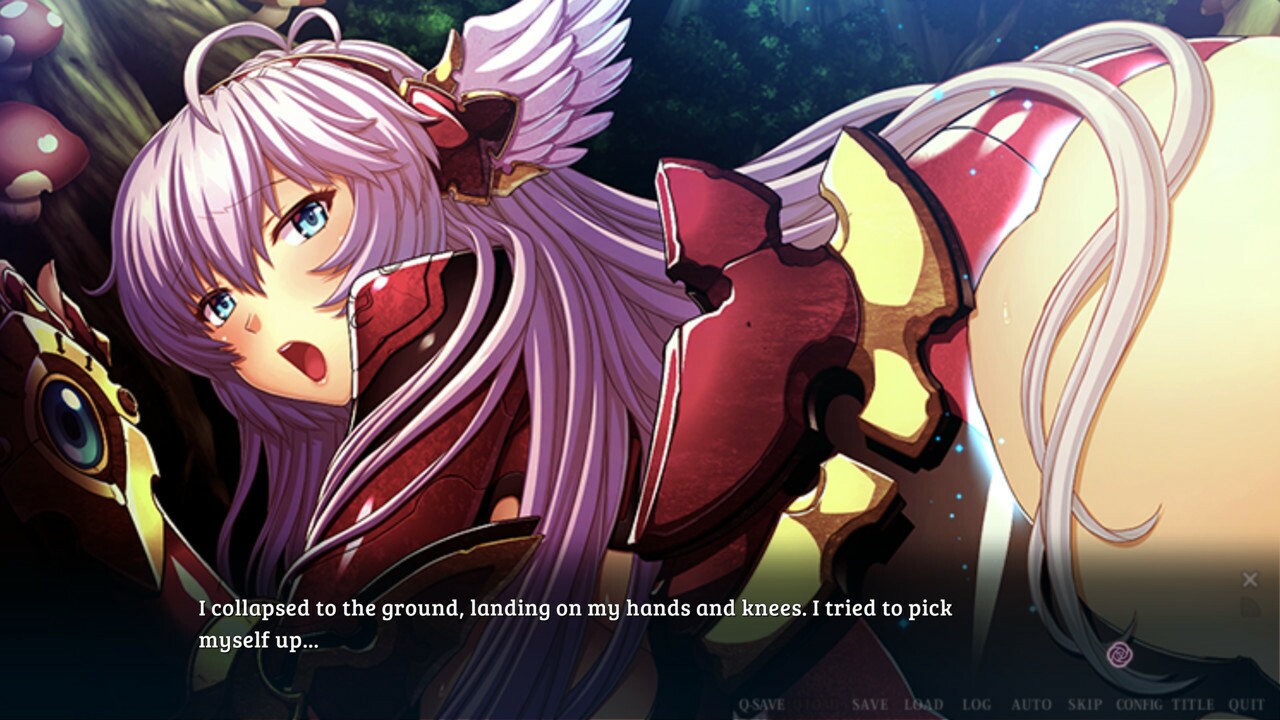Select QUIT from the bottom menu
This screenshot has height=720, width=1280.
1248,702
